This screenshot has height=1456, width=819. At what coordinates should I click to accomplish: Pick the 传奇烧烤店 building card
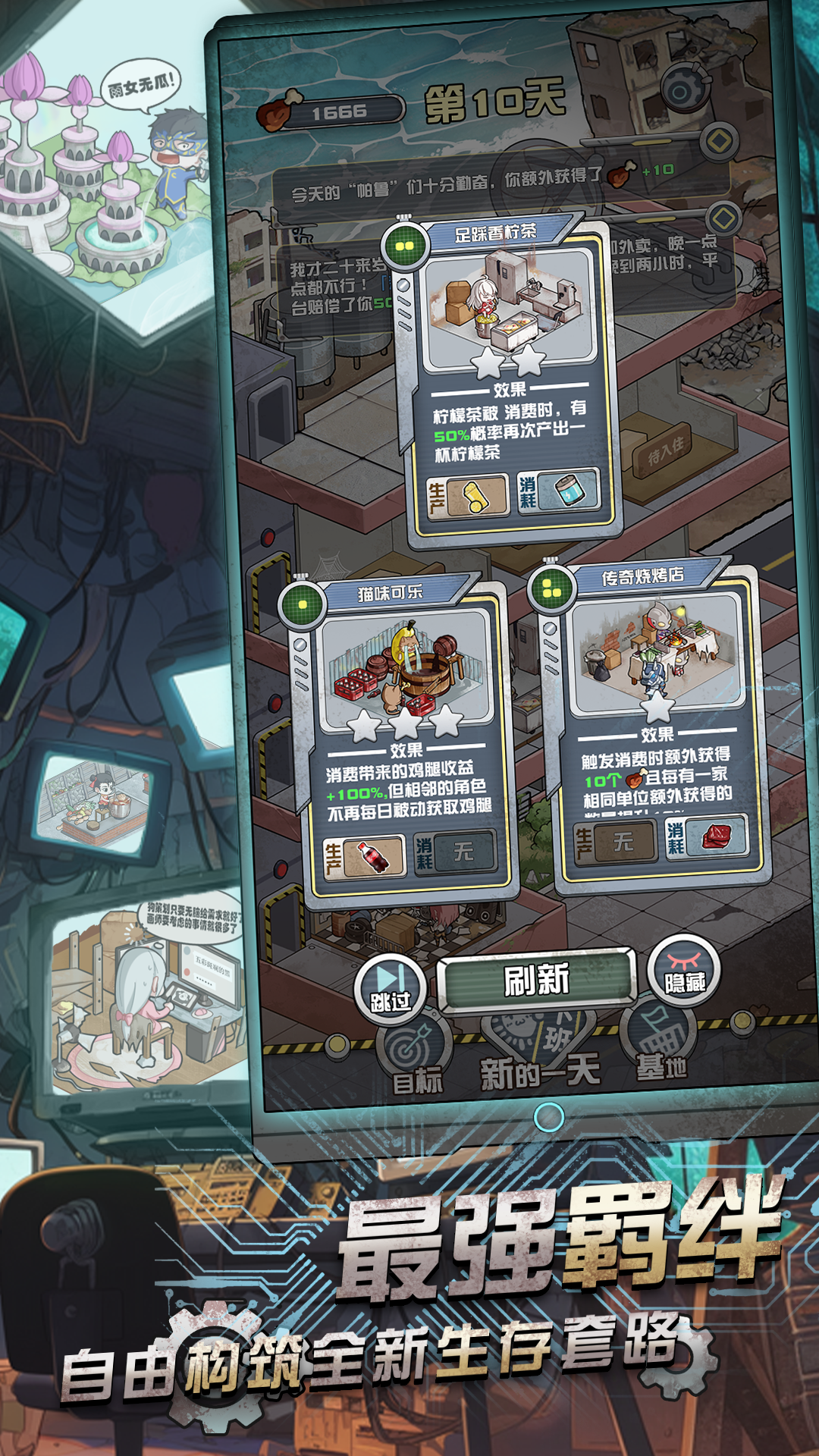point(654,720)
